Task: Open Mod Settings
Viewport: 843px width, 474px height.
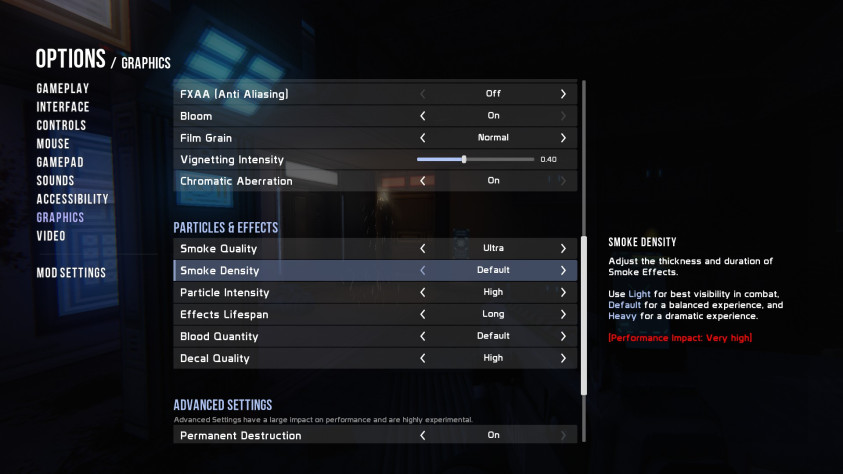Action: [71, 272]
